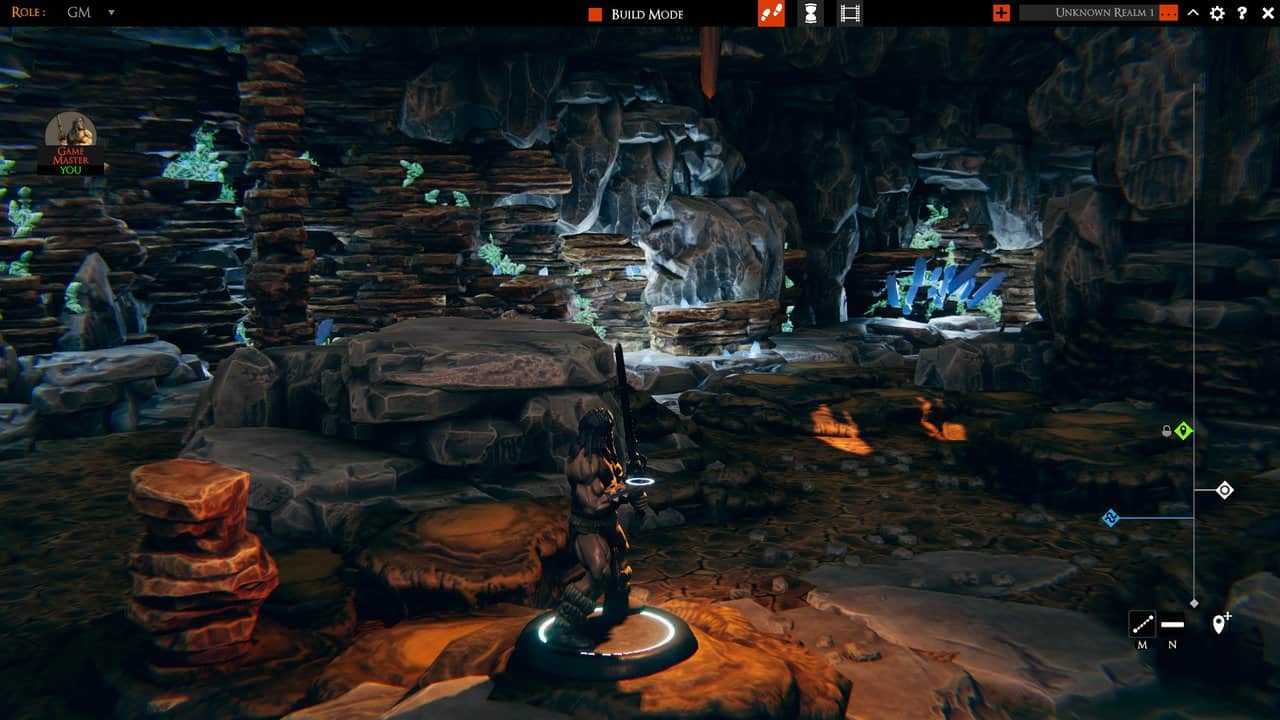
Task: Open the settings gear menu
Action: 1216,14
